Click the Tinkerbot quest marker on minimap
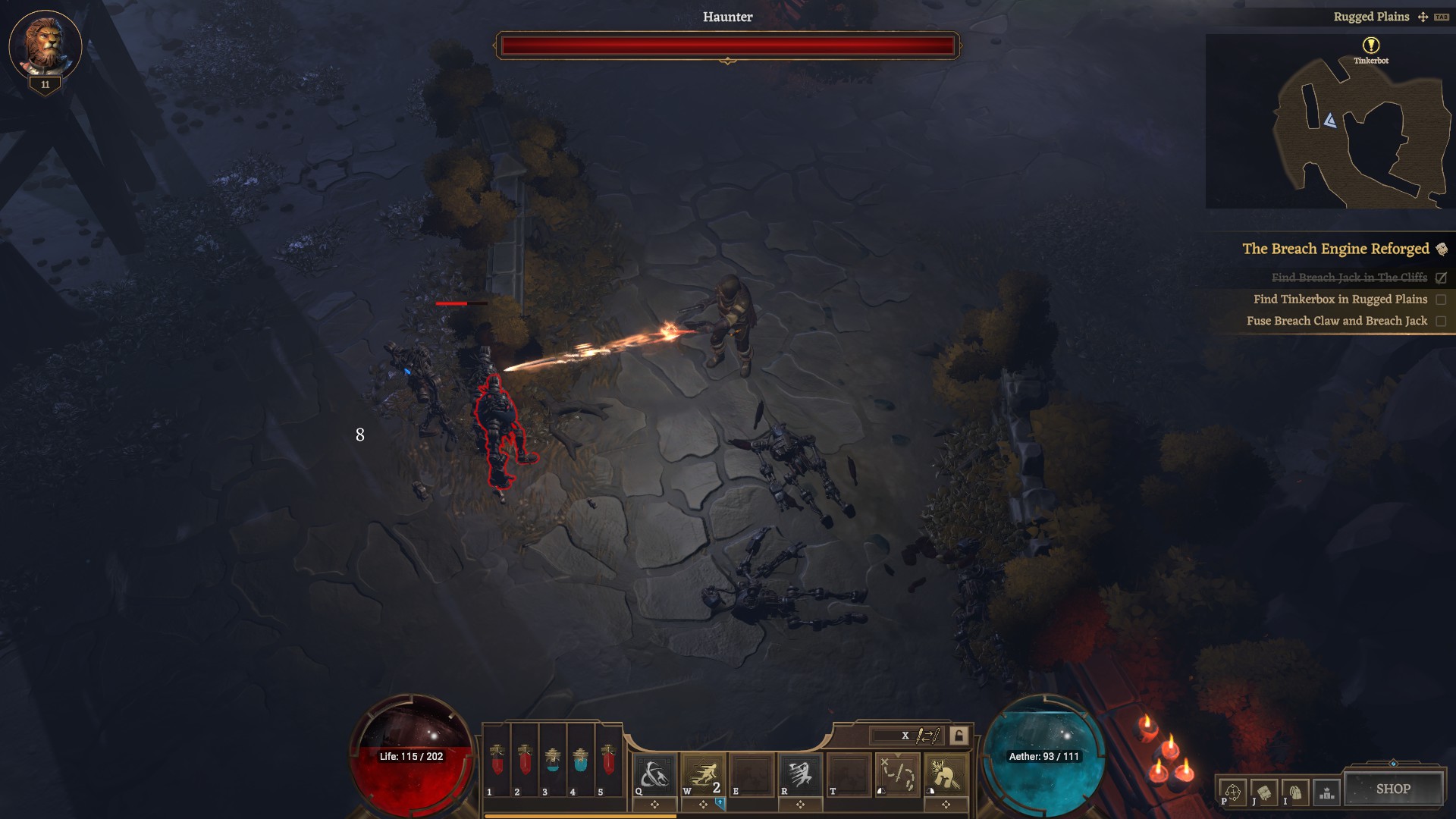 [1371, 45]
